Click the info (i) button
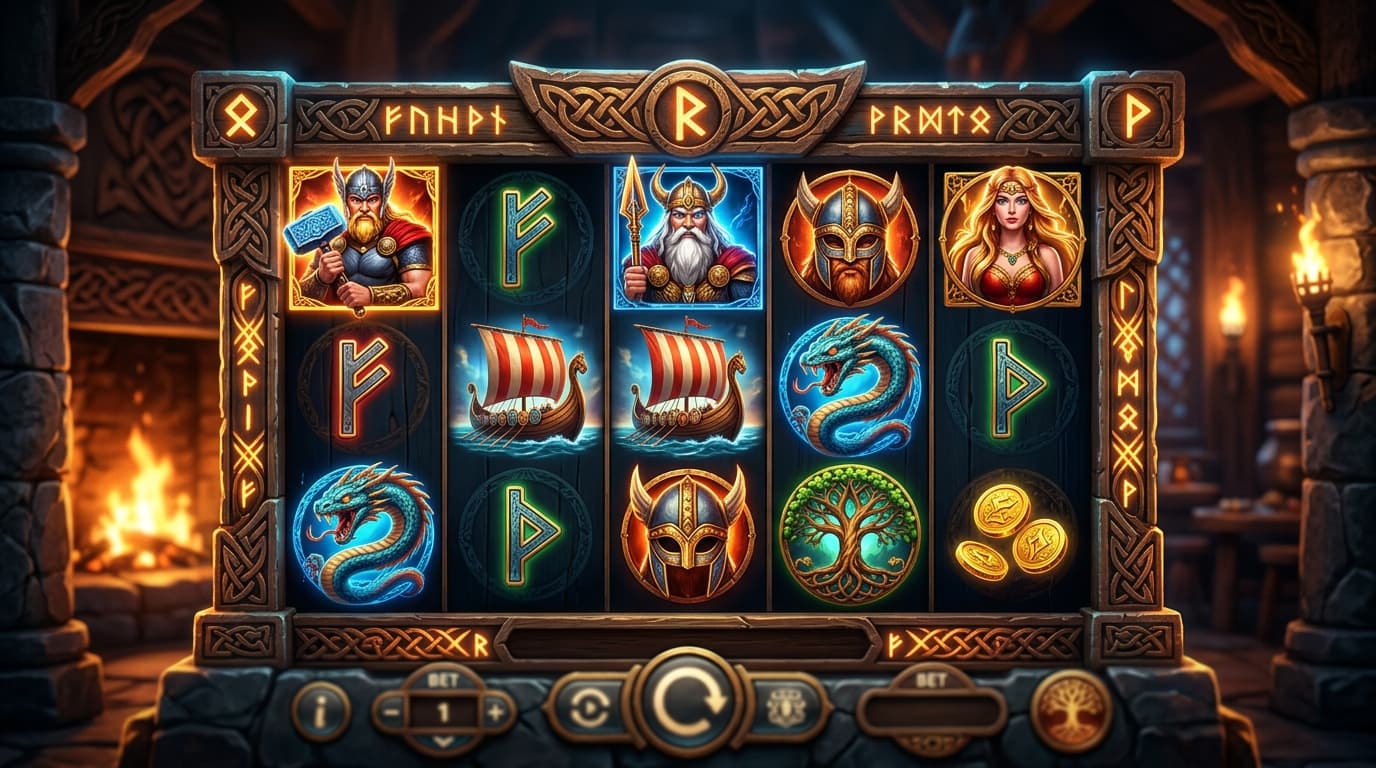The image size is (1376, 768). click(x=320, y=712)
